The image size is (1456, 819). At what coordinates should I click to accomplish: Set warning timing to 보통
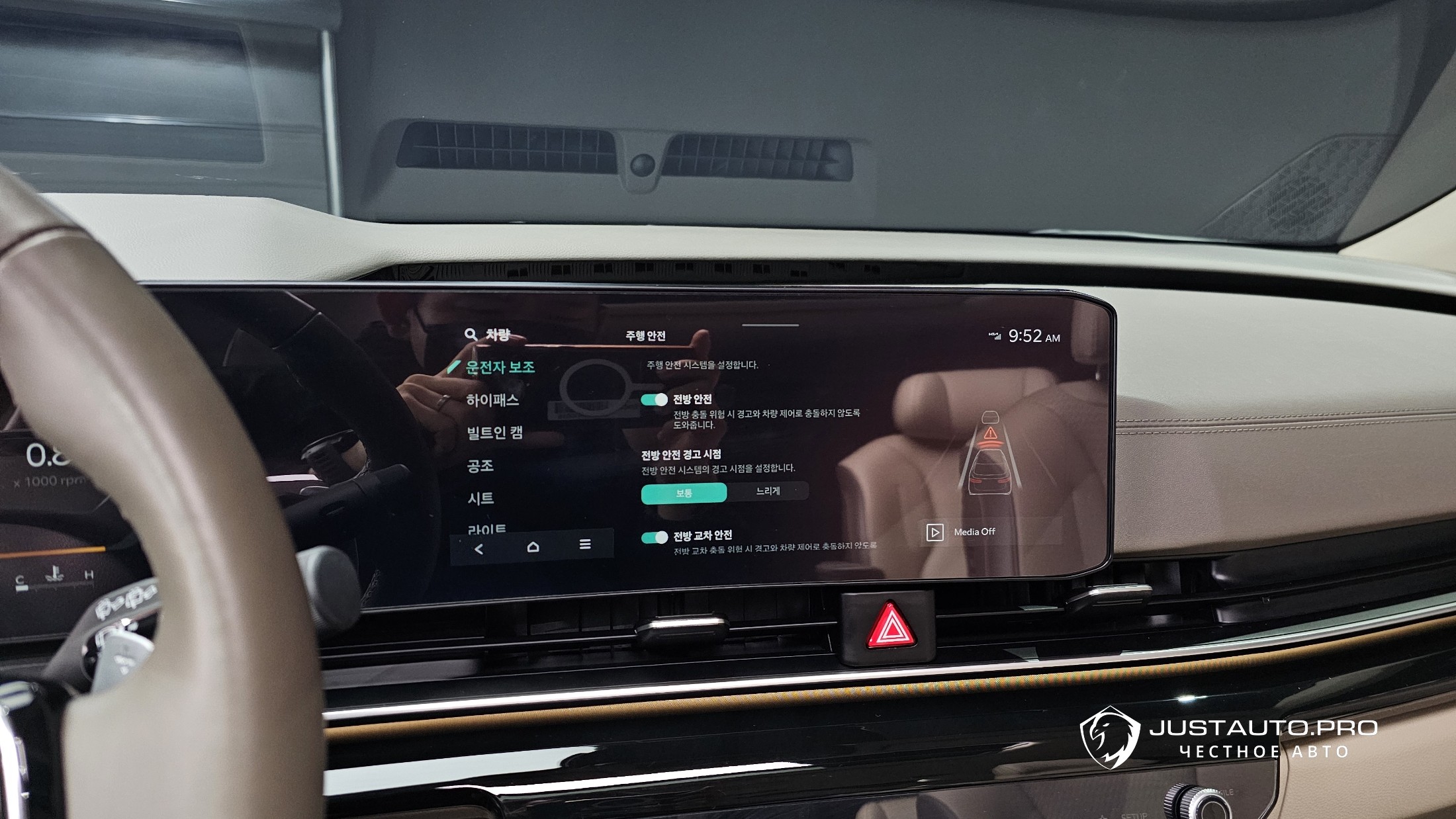[x=684, y=493]
